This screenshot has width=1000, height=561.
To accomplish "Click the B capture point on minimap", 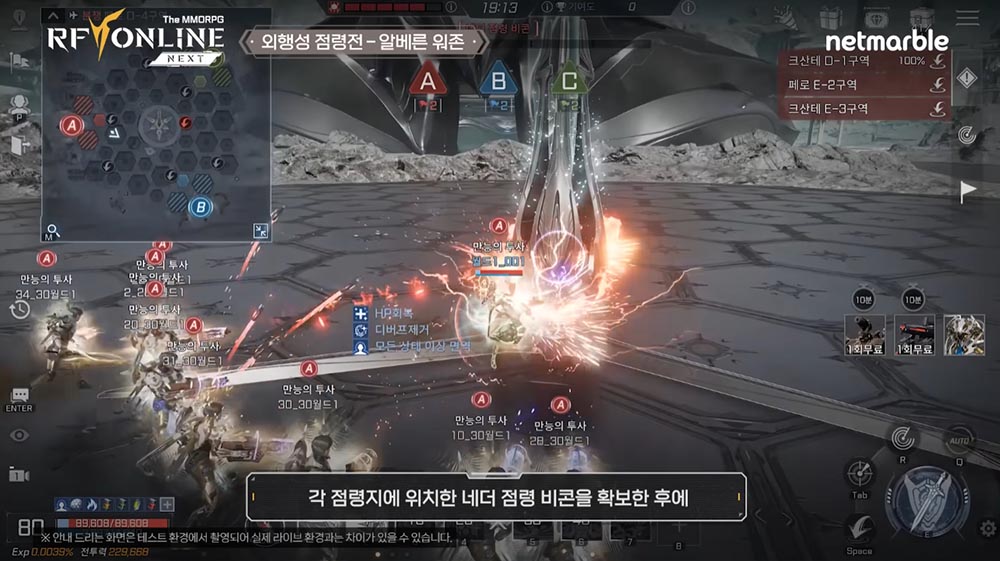I will tap(201, 207).
